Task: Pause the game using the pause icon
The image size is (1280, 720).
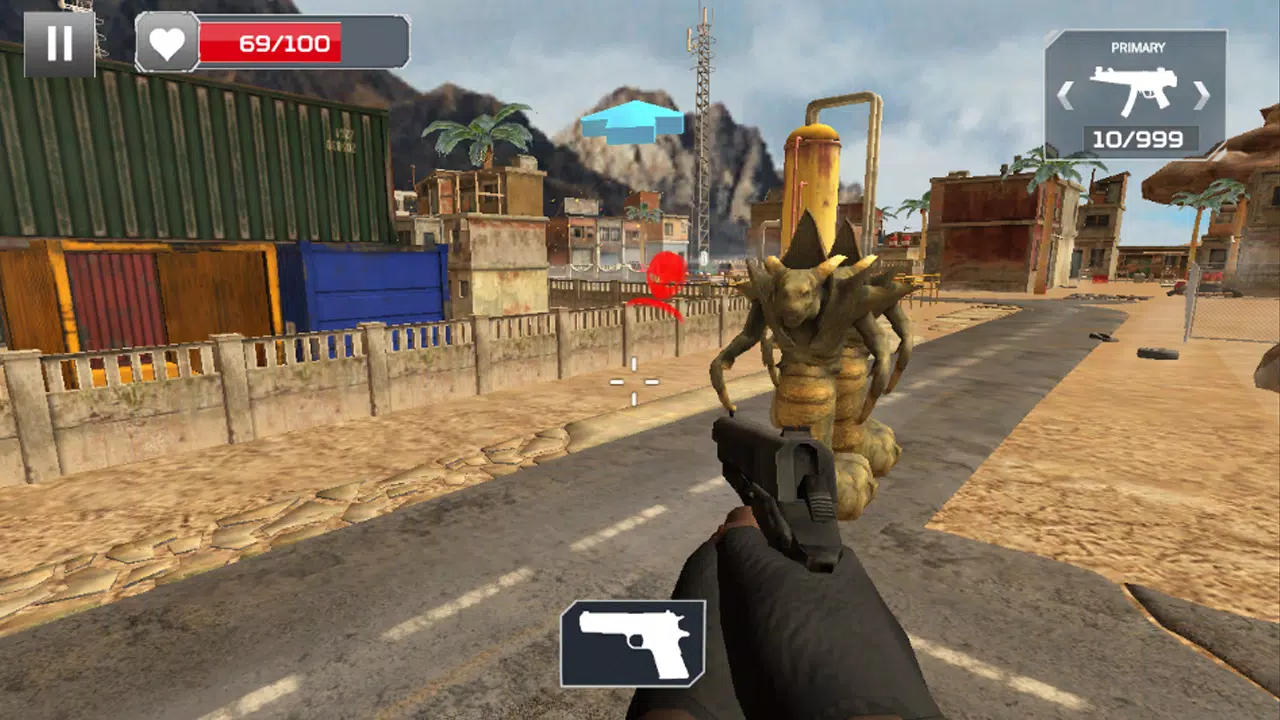Action: coord(60,42)
